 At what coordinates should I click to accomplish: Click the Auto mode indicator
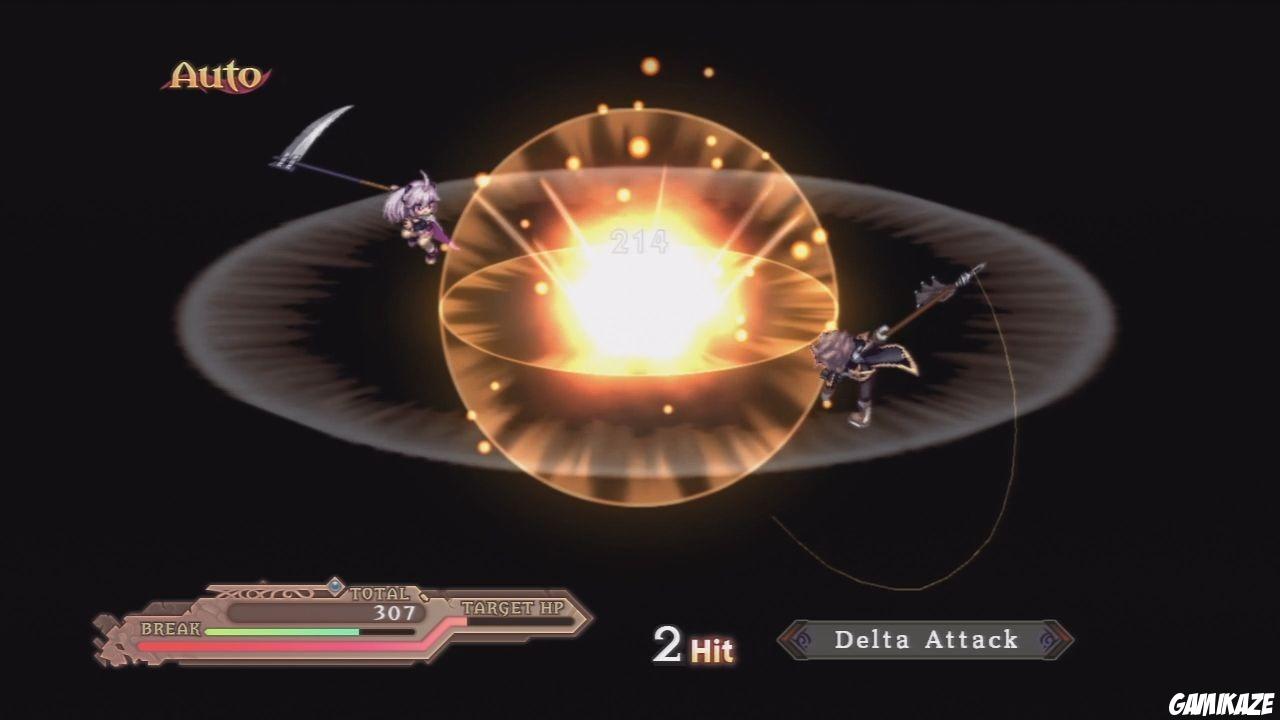click(x=215, y=72)
